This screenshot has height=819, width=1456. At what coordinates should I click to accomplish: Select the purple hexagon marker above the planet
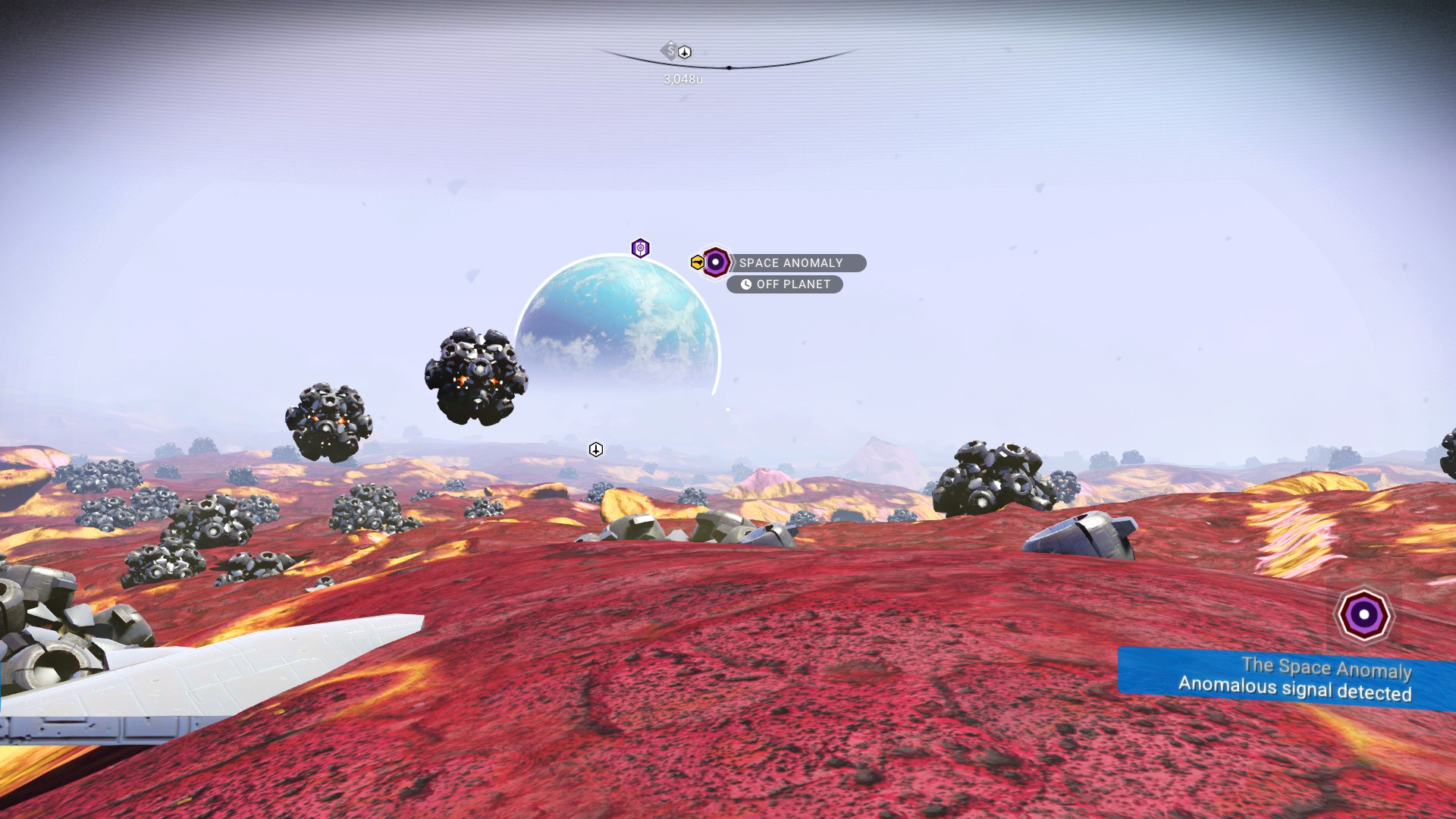point(640,248)
